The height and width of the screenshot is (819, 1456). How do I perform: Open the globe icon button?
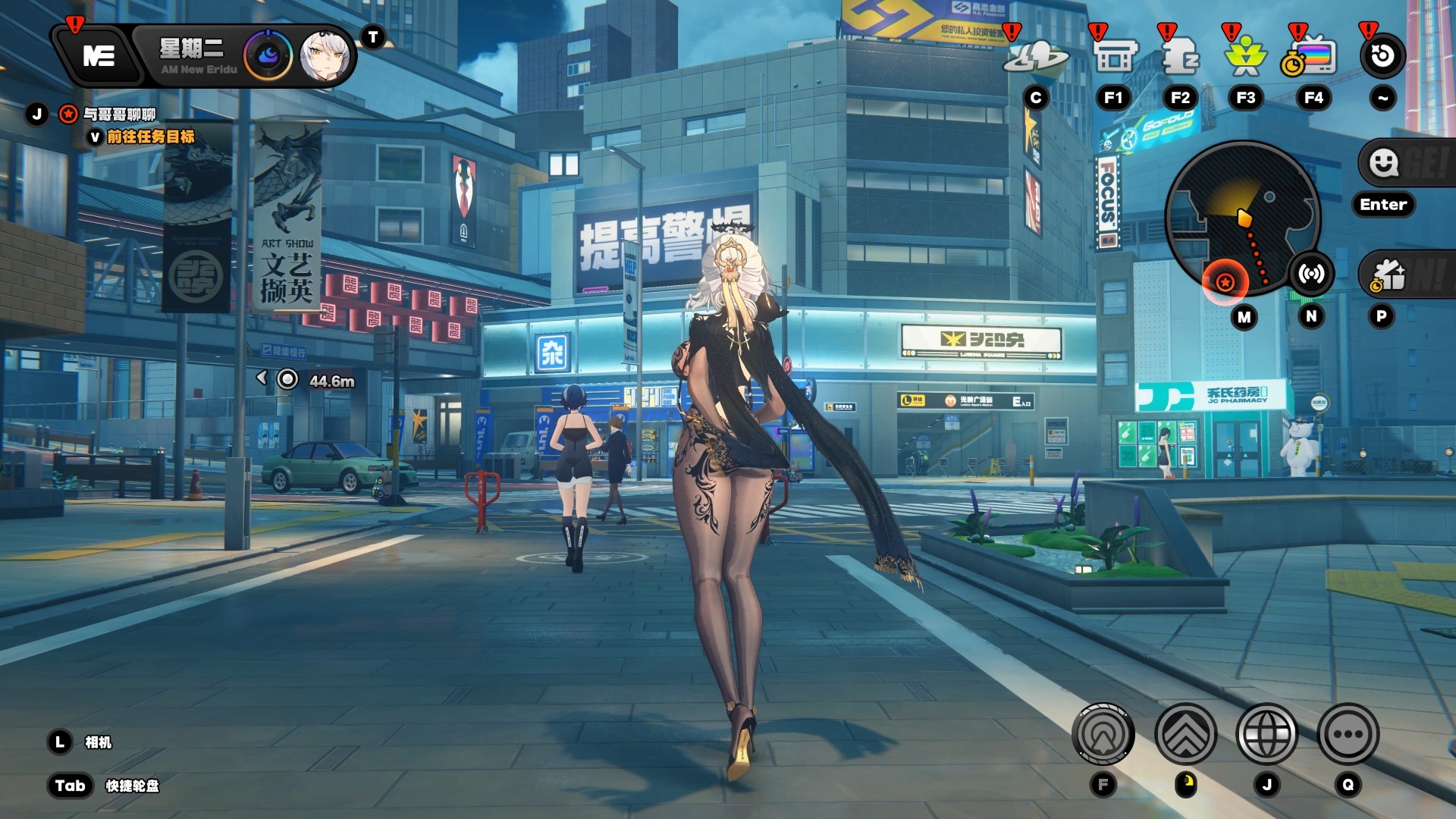click(x=1266, y=734)
